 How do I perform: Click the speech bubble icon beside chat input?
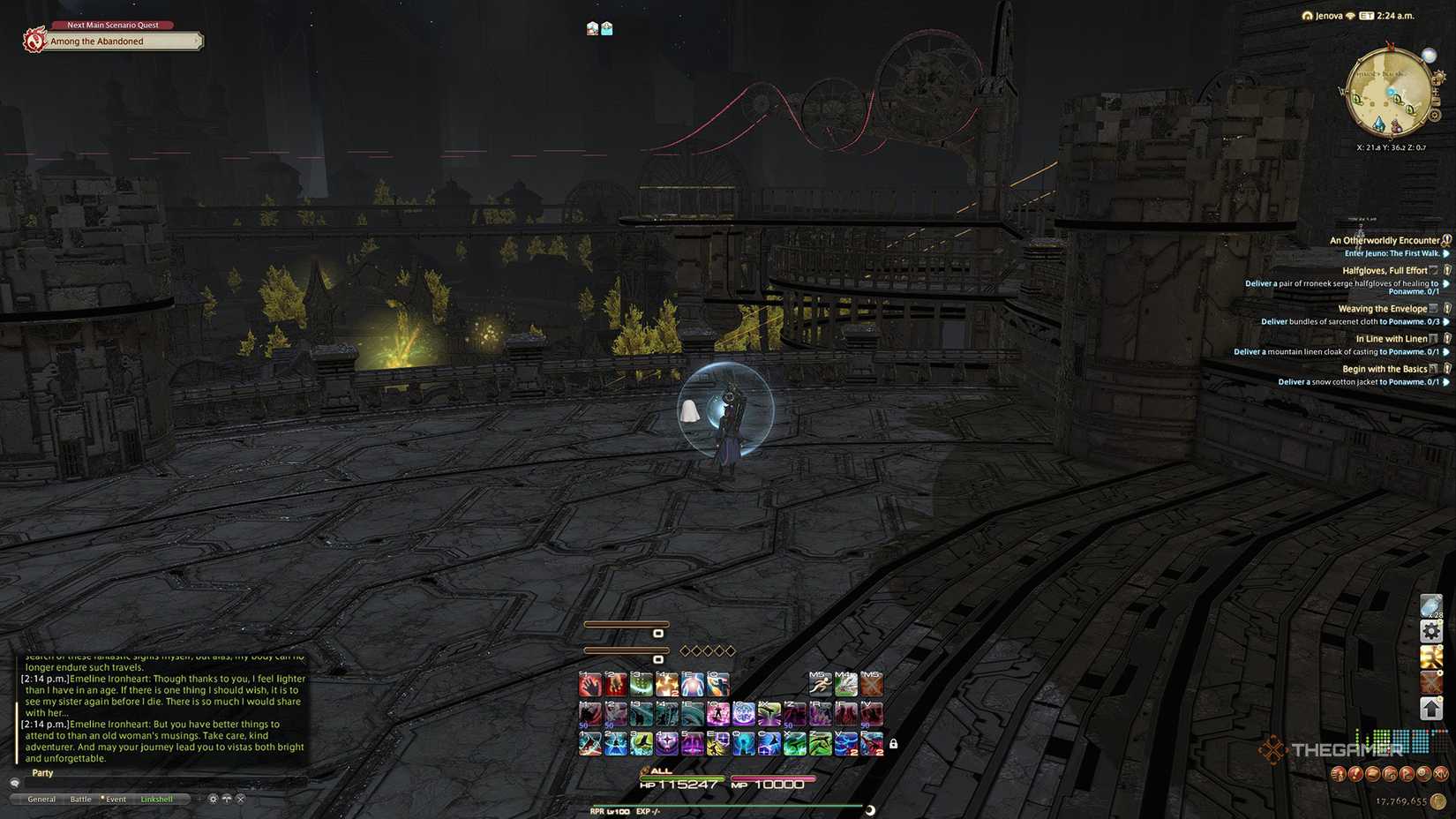coord(15,783)
